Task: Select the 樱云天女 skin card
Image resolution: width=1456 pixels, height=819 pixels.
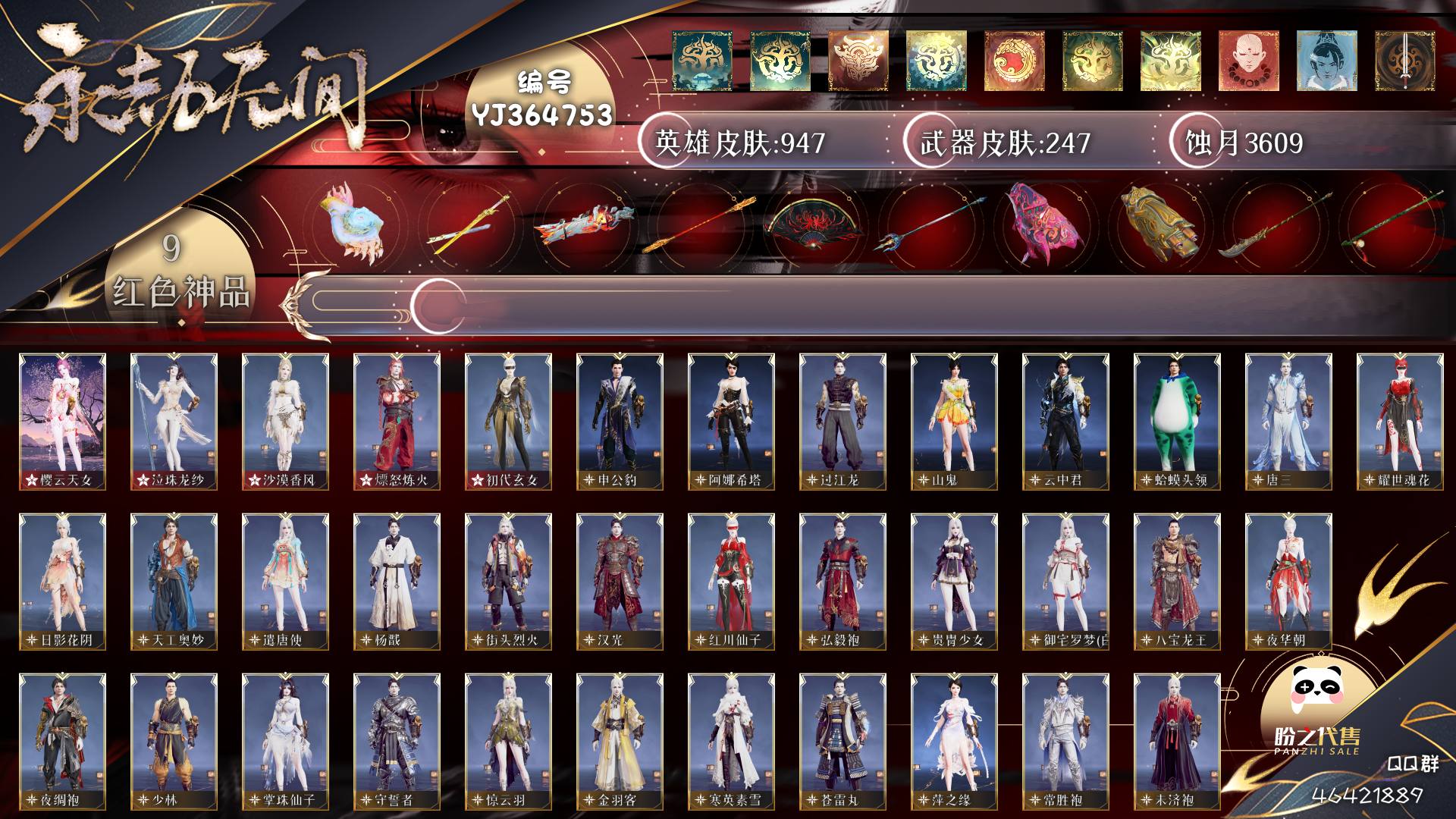Action: point(62,421)
